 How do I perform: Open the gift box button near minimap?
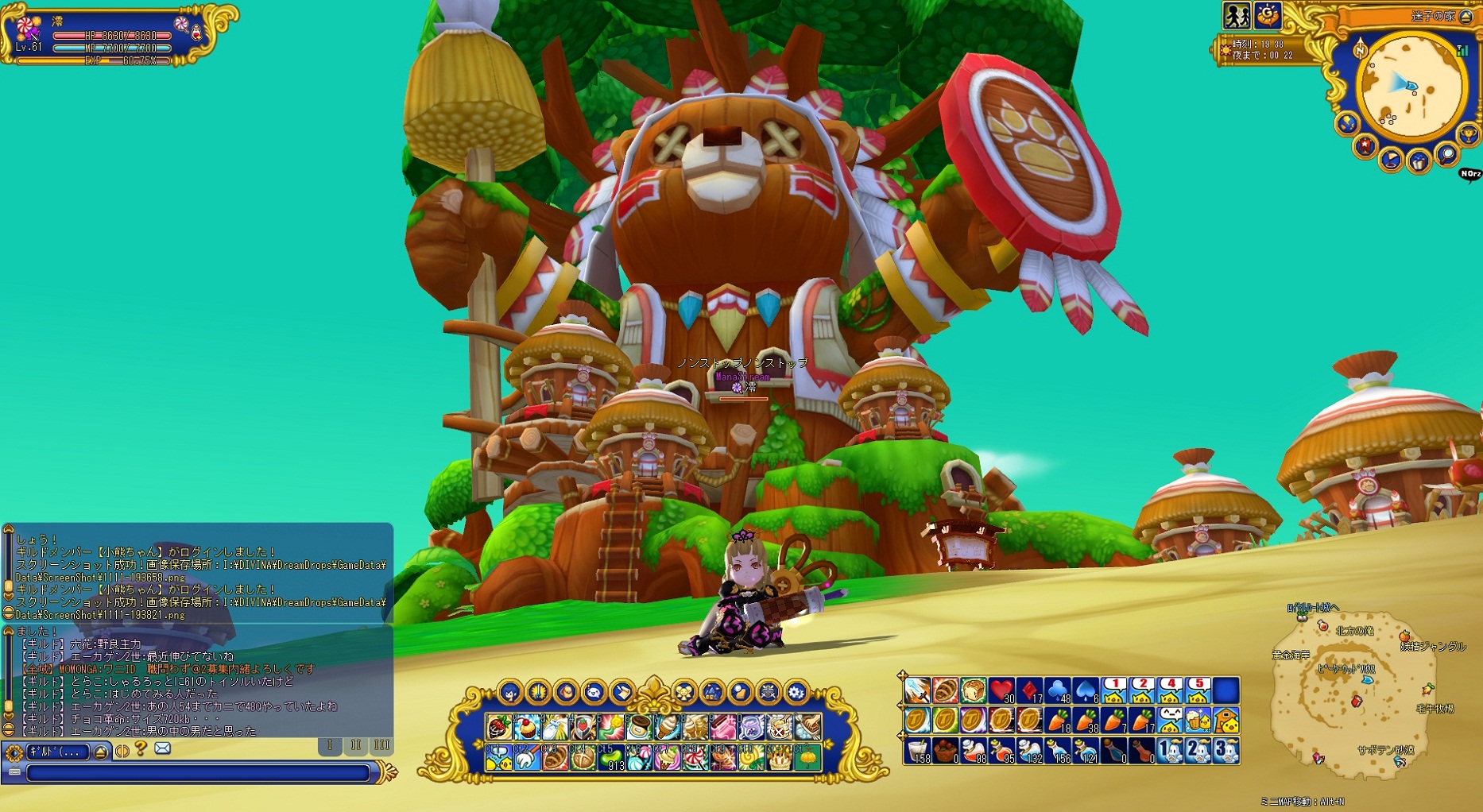1419,162
